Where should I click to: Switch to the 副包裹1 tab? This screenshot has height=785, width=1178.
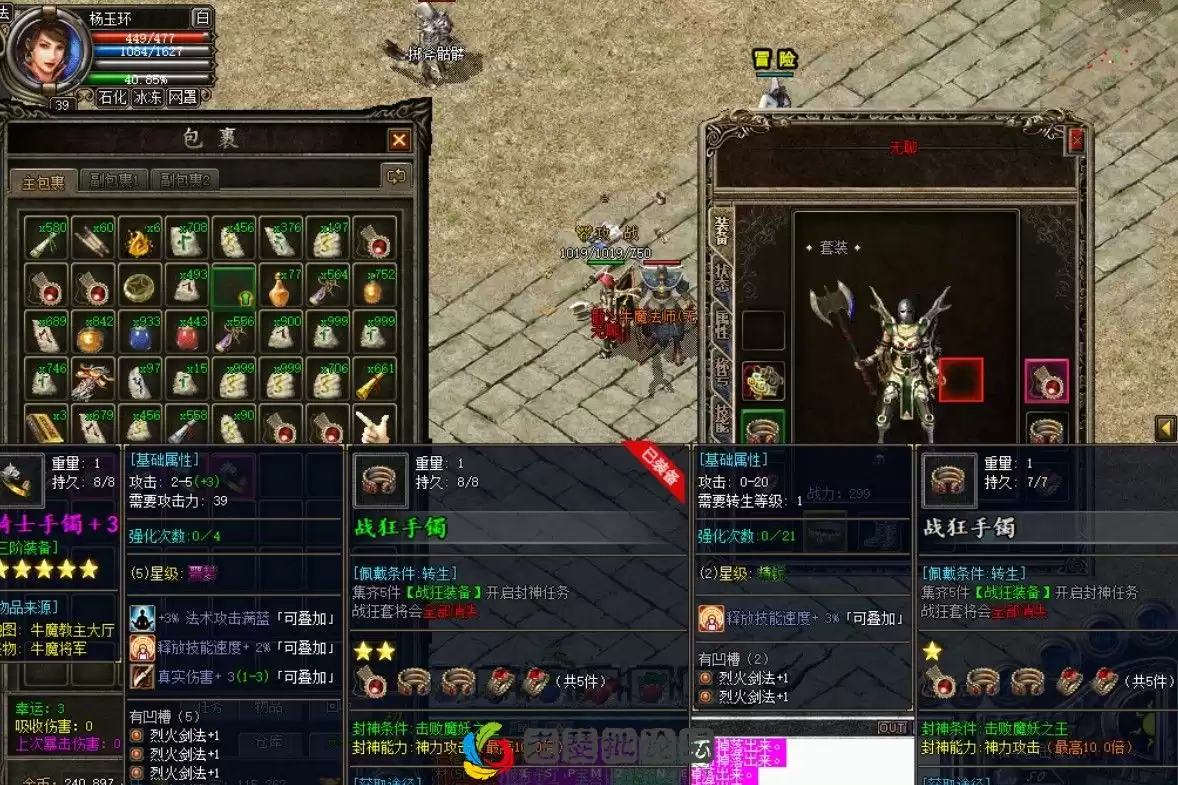(x=114, y=181)
